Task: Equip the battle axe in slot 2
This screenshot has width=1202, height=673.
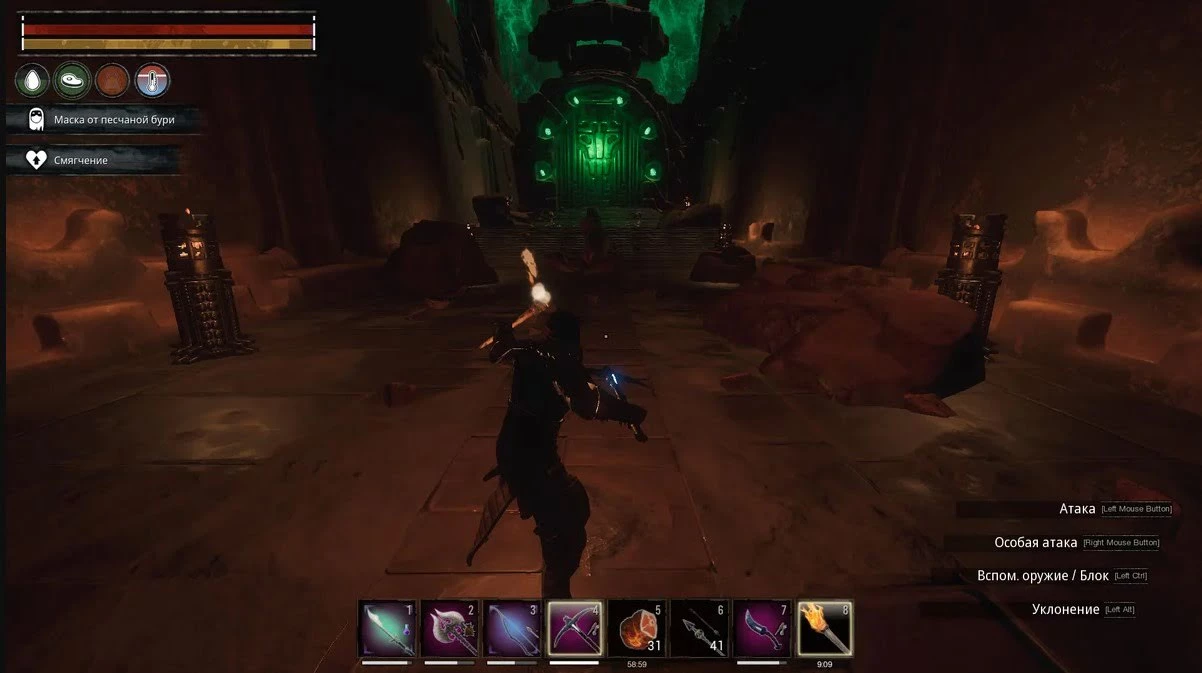Action: tap(449, 628)
